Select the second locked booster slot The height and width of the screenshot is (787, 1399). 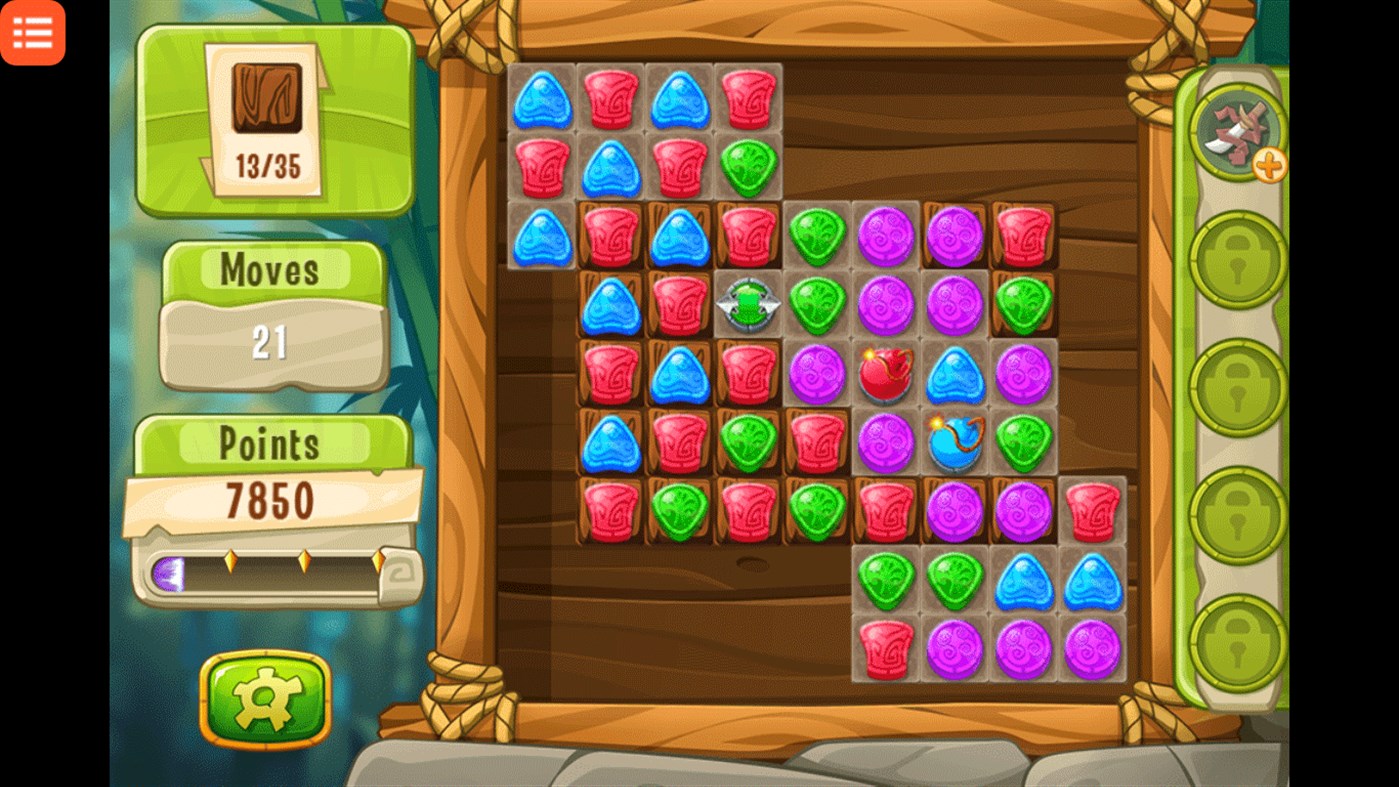[x=1236, y=384]
